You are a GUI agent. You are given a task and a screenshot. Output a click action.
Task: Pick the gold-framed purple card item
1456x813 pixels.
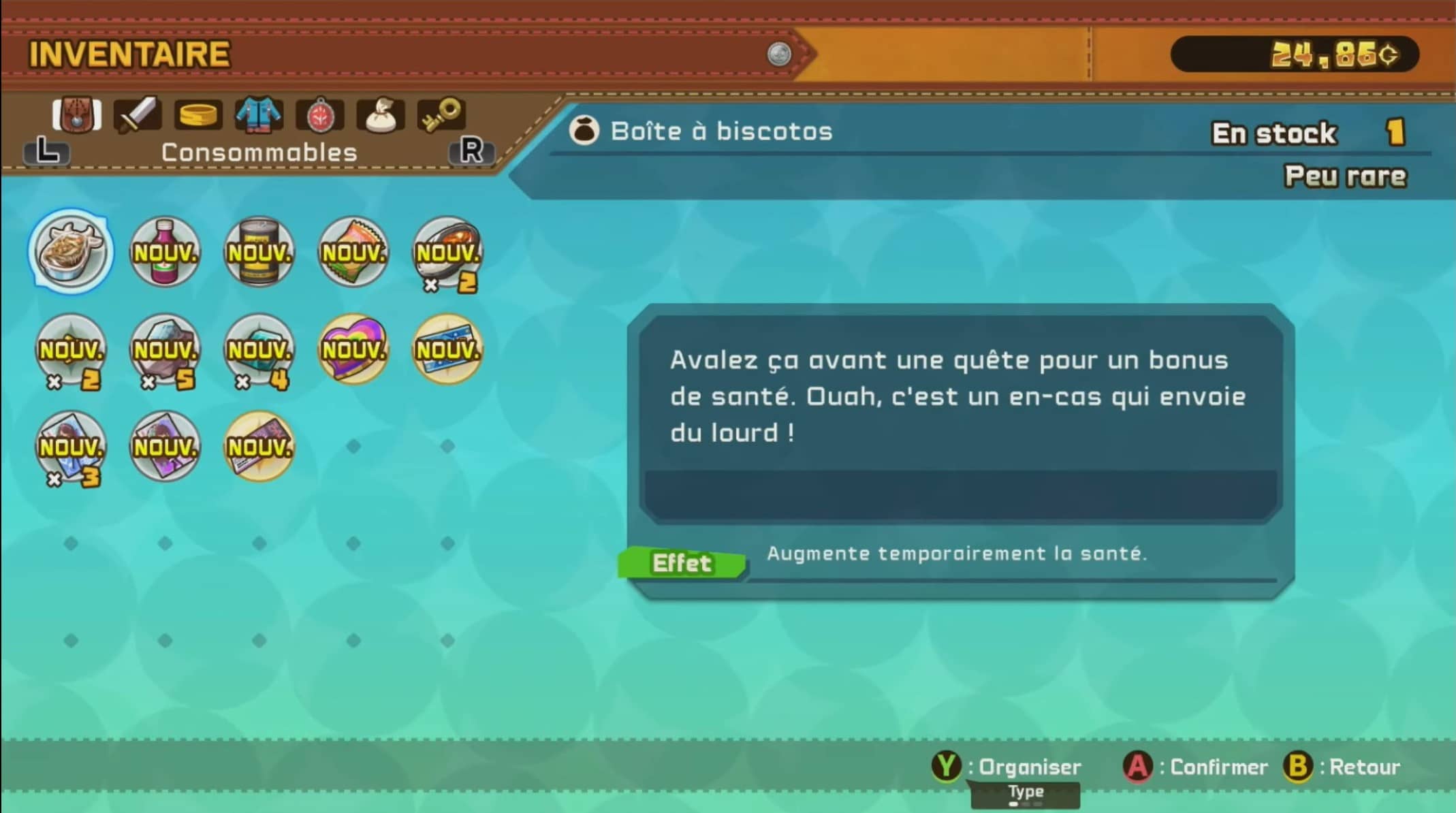(x=259, y=447)
